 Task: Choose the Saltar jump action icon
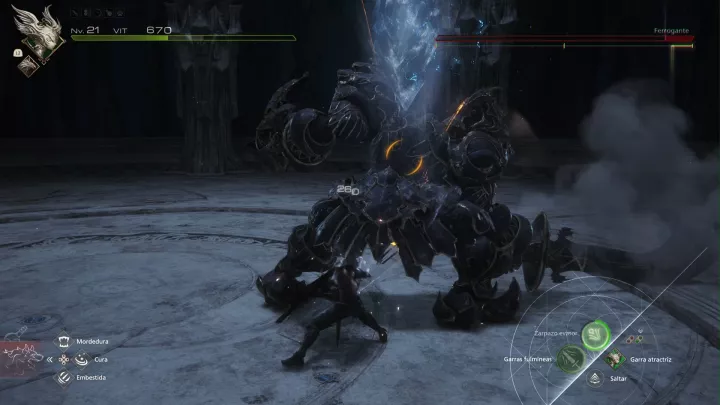pos(596,379)
